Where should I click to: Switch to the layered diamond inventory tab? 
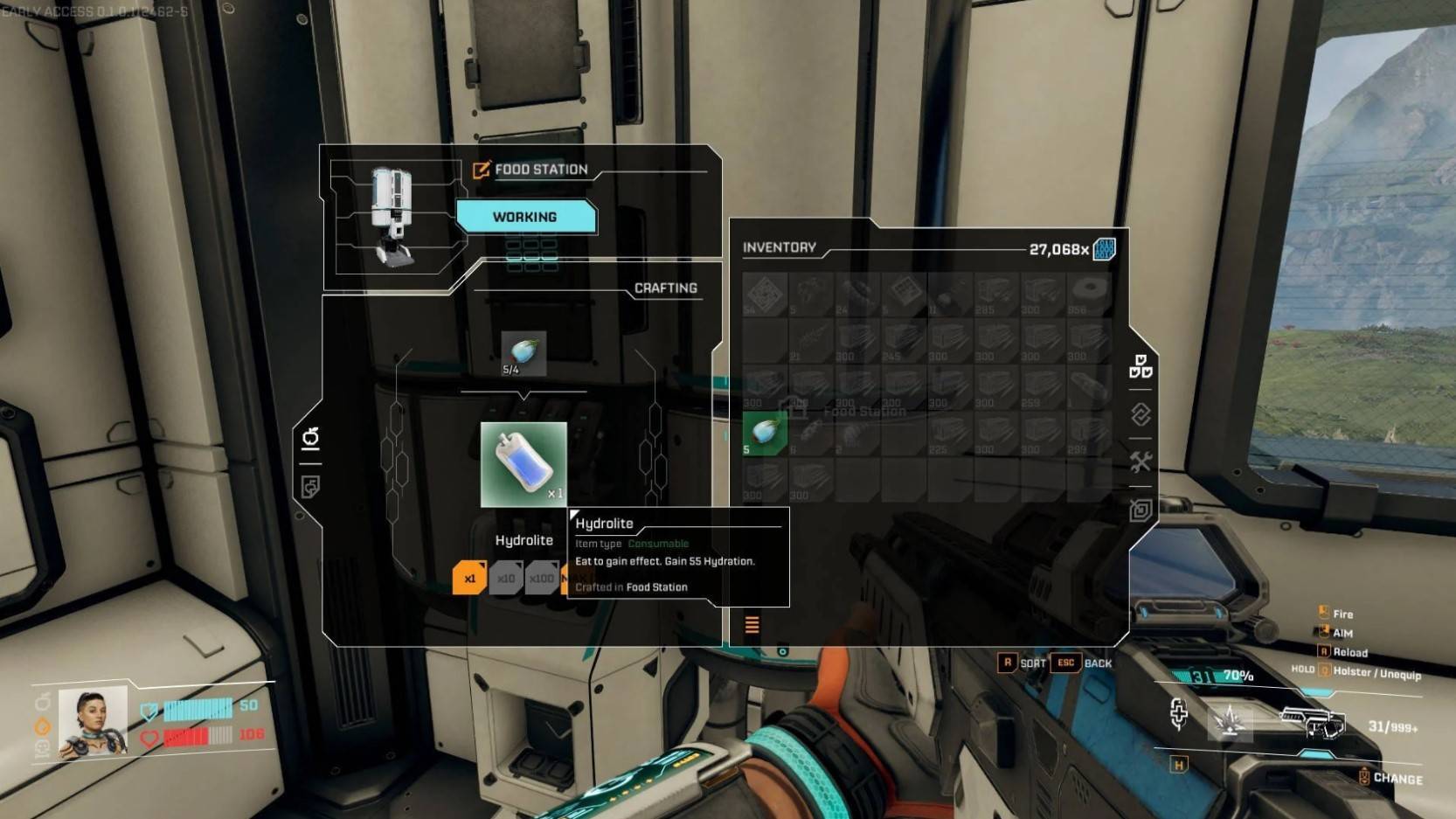click(1141, 413)
